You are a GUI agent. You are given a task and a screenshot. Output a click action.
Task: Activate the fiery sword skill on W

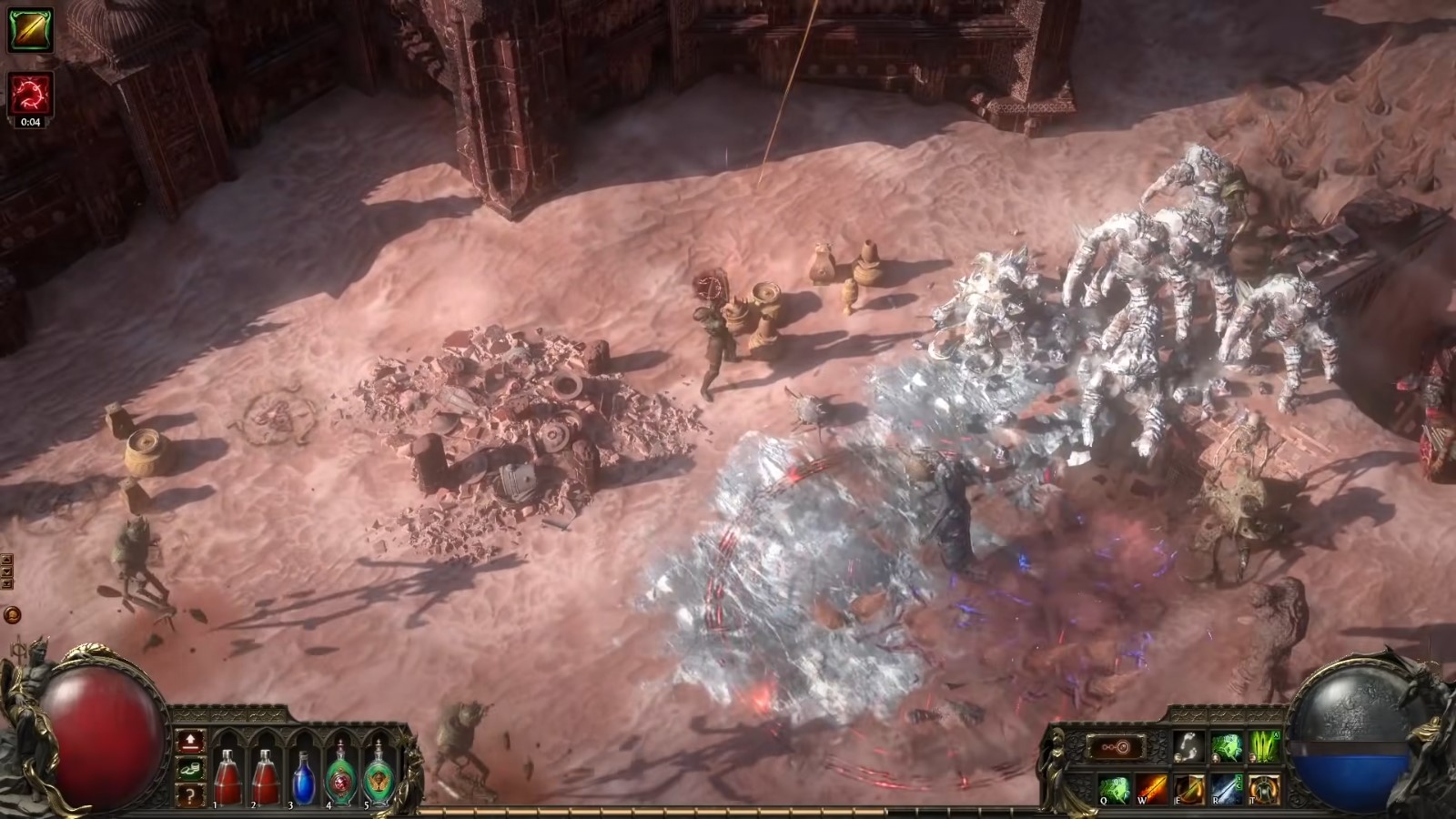click(x=1153, y=788)
